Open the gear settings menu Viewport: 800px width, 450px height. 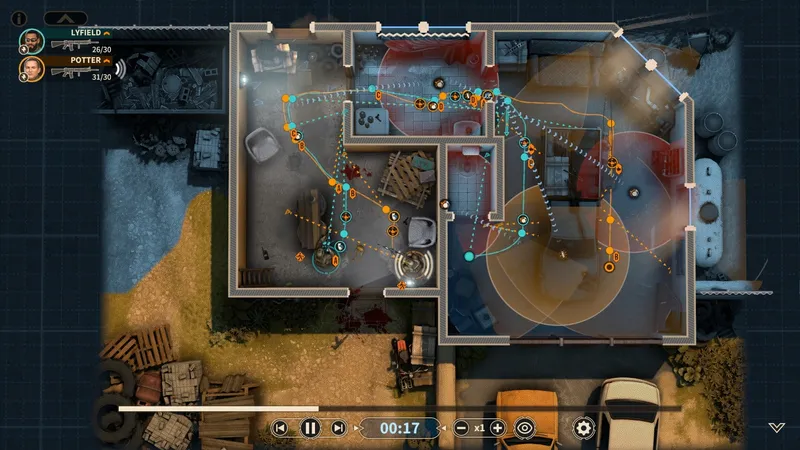(583, 428)
